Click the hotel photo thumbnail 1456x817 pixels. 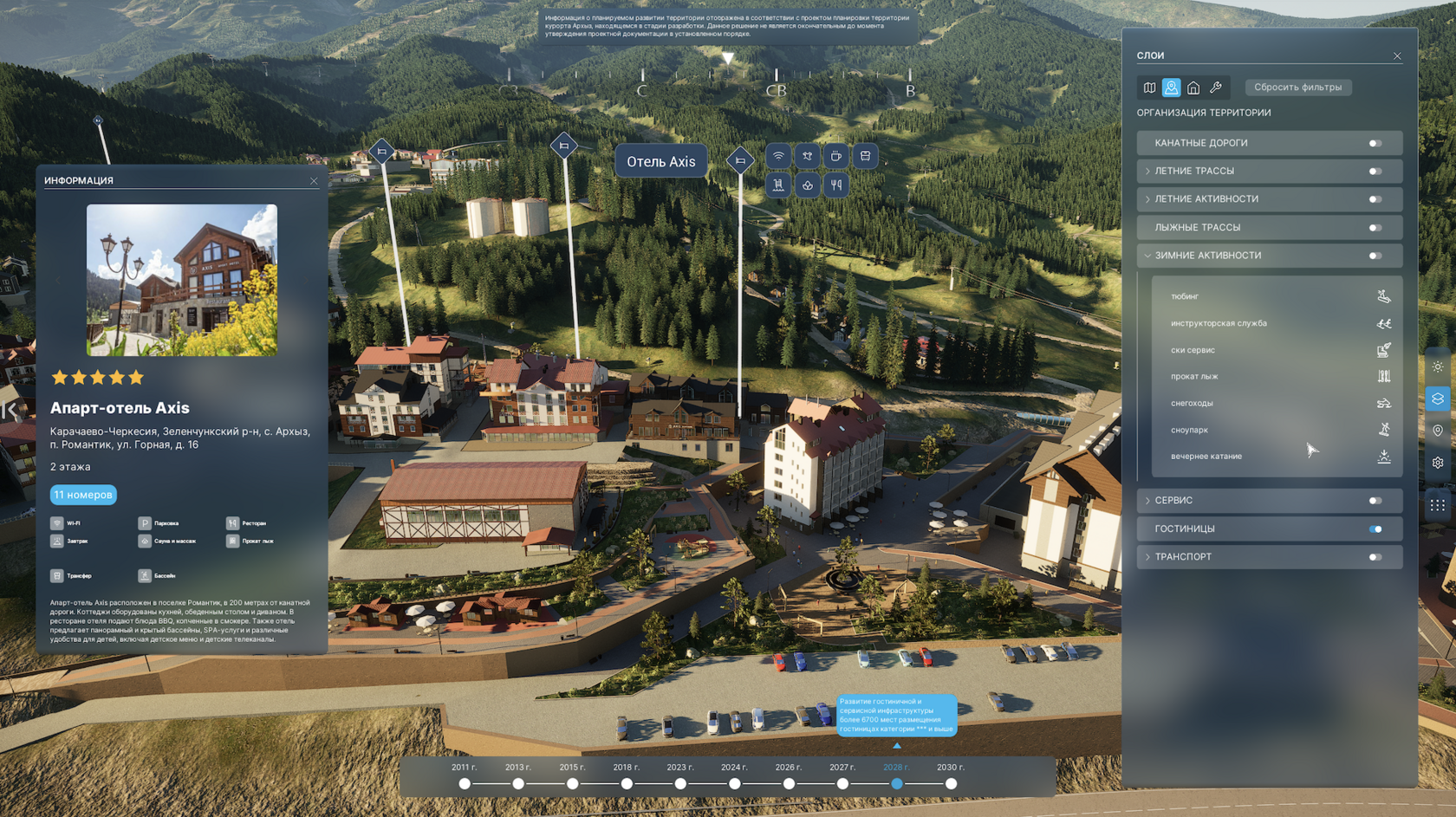coord(182,280)
